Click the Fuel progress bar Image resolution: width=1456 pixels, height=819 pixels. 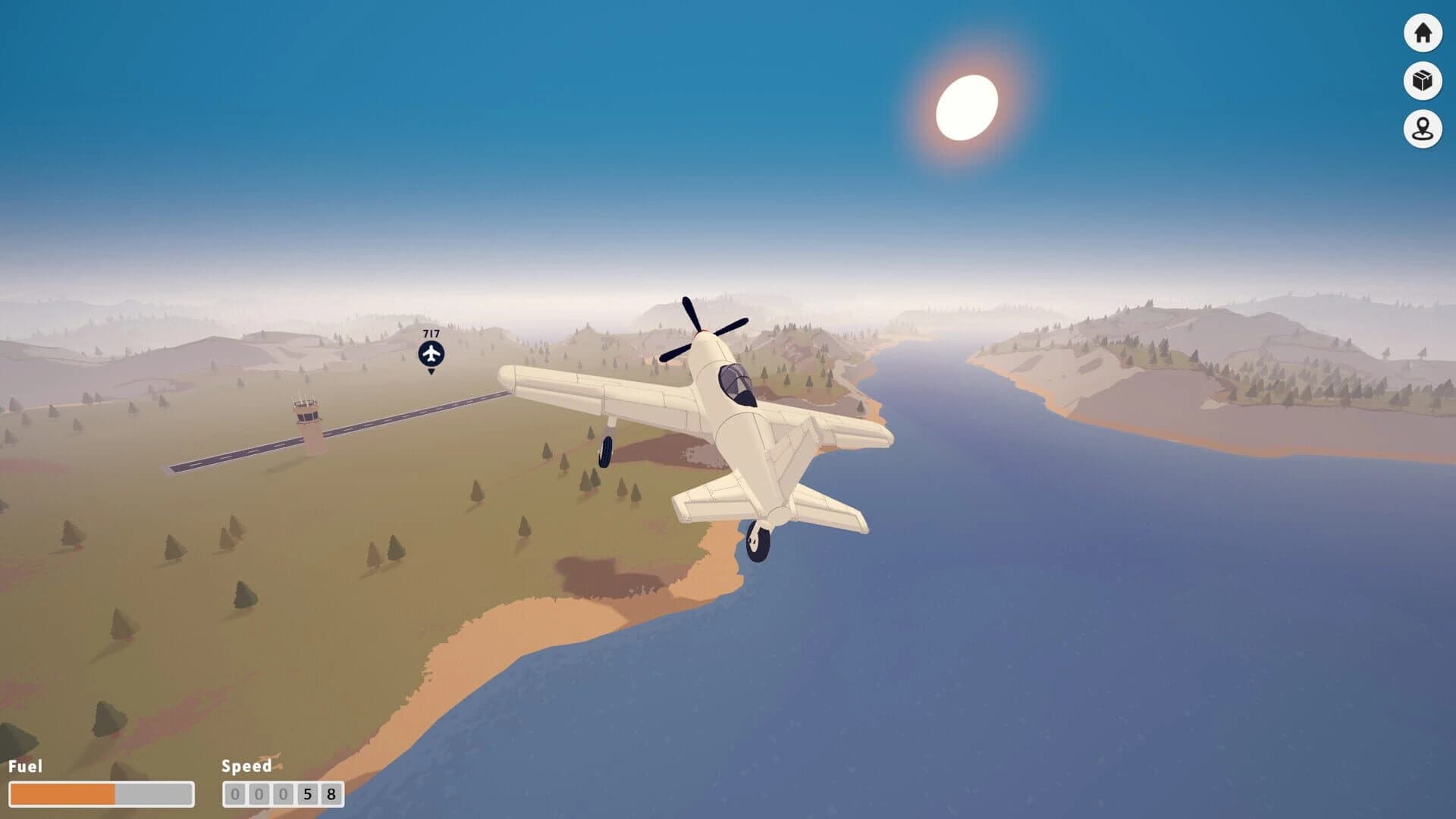coord(102,793)
